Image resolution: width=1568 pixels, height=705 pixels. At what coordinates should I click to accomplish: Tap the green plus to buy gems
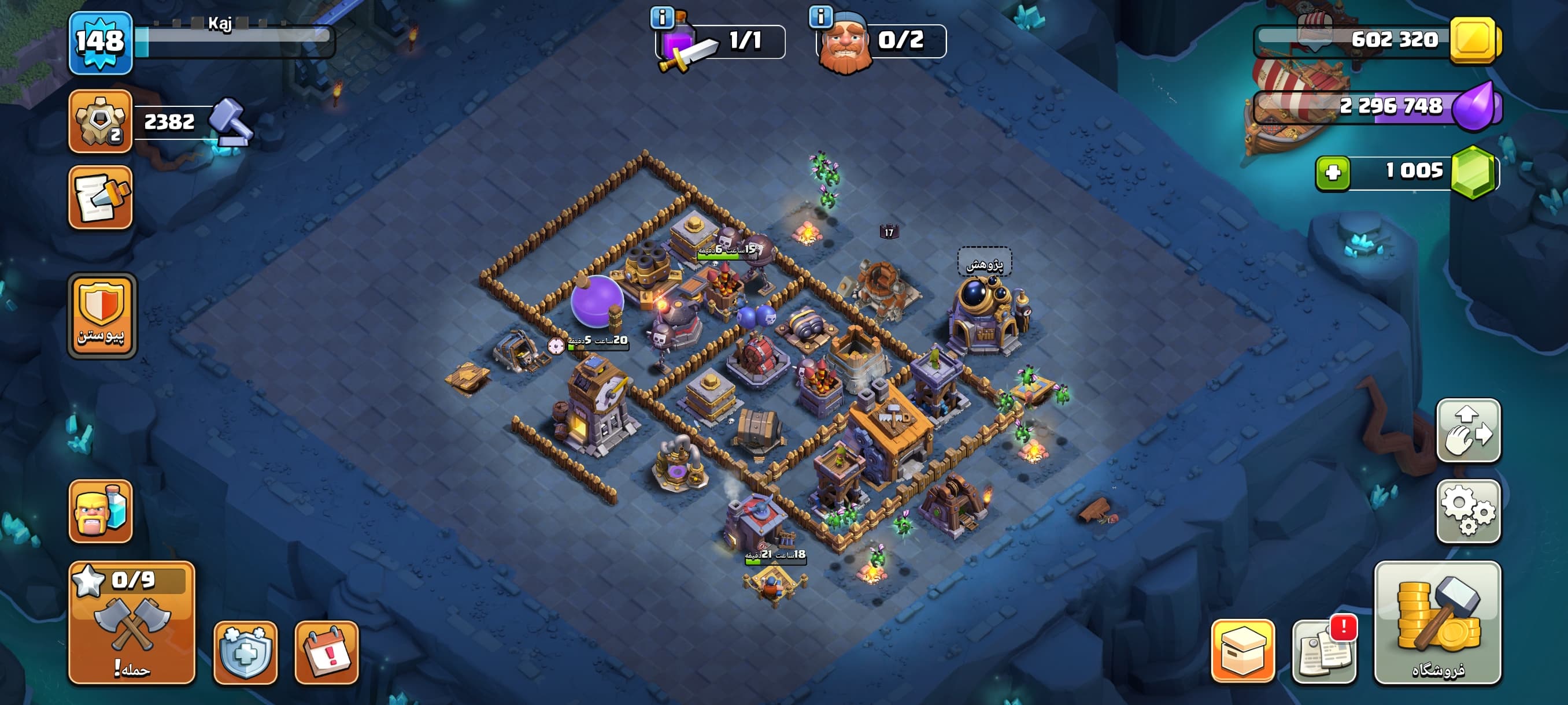[1333, 173]
